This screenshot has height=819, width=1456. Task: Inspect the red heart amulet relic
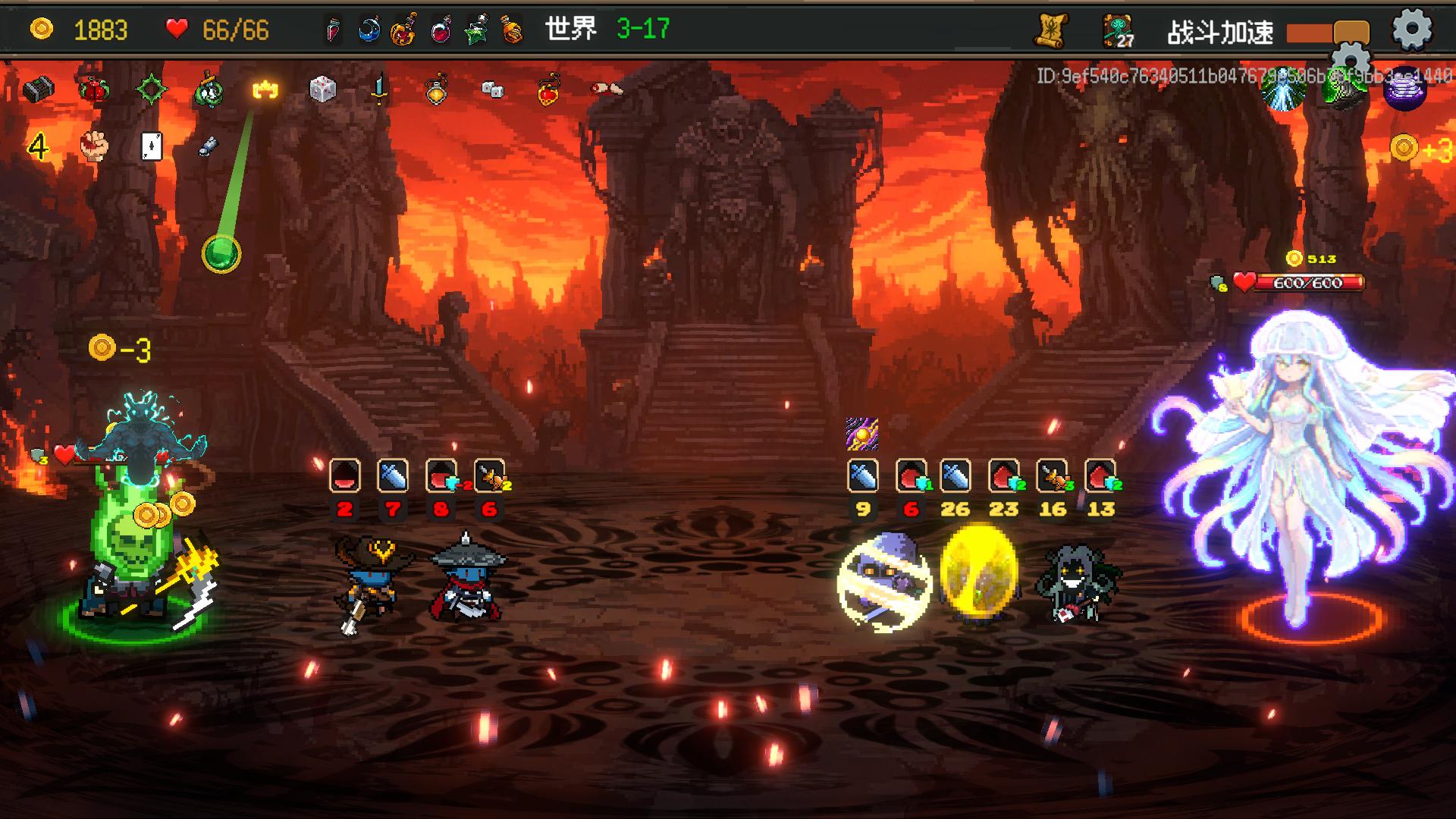[549, 90]
